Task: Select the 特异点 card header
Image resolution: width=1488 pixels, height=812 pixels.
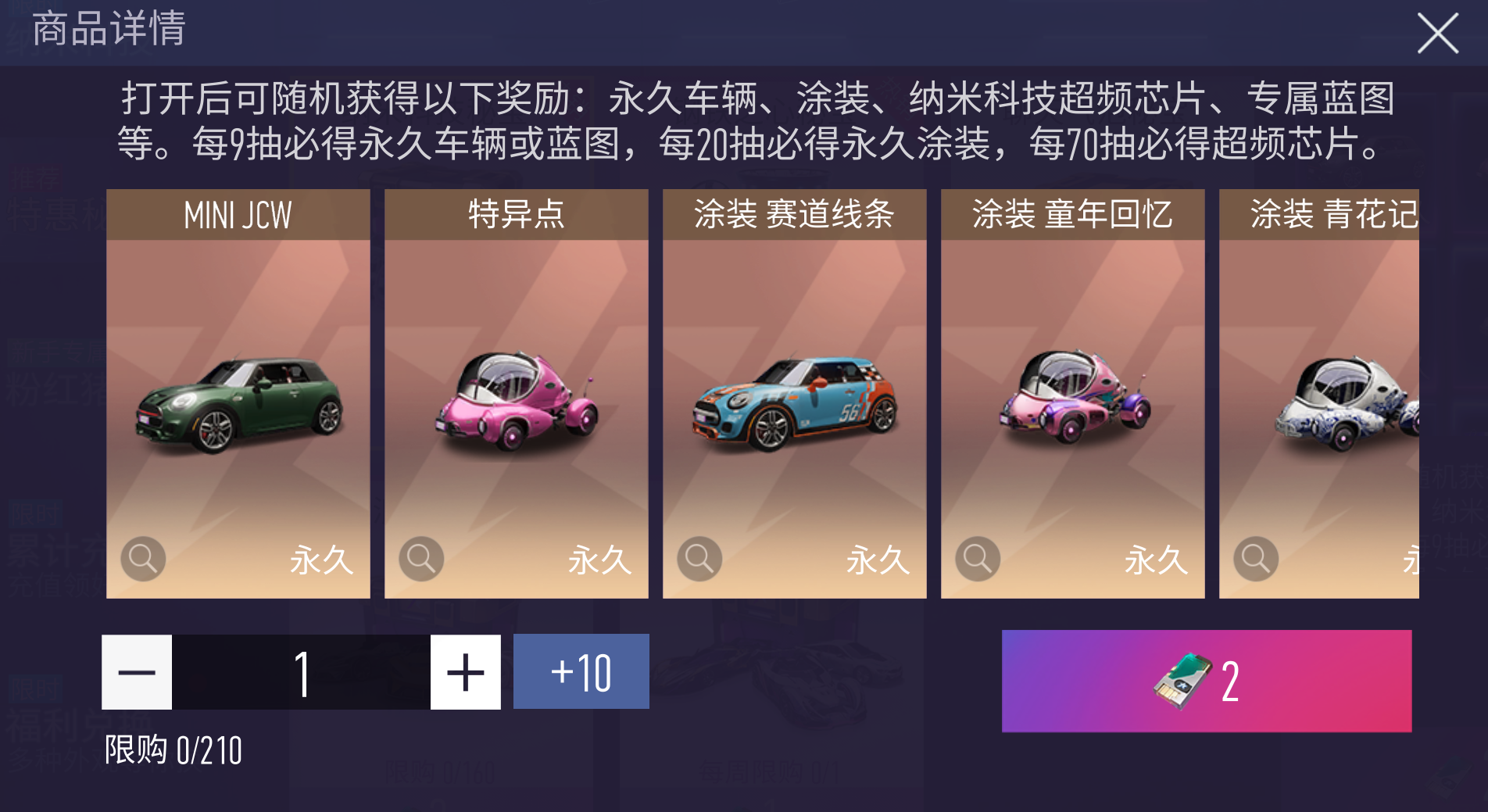Action: [x=516, y=214]
